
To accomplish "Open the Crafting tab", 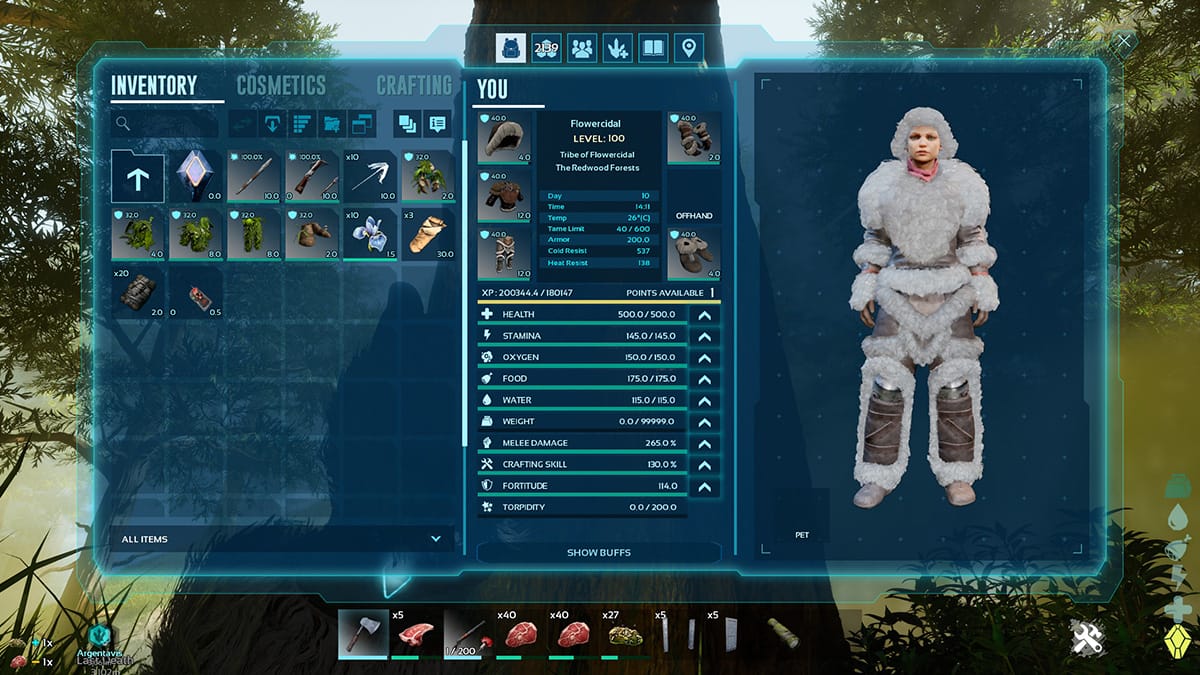I will coord(413,86).
